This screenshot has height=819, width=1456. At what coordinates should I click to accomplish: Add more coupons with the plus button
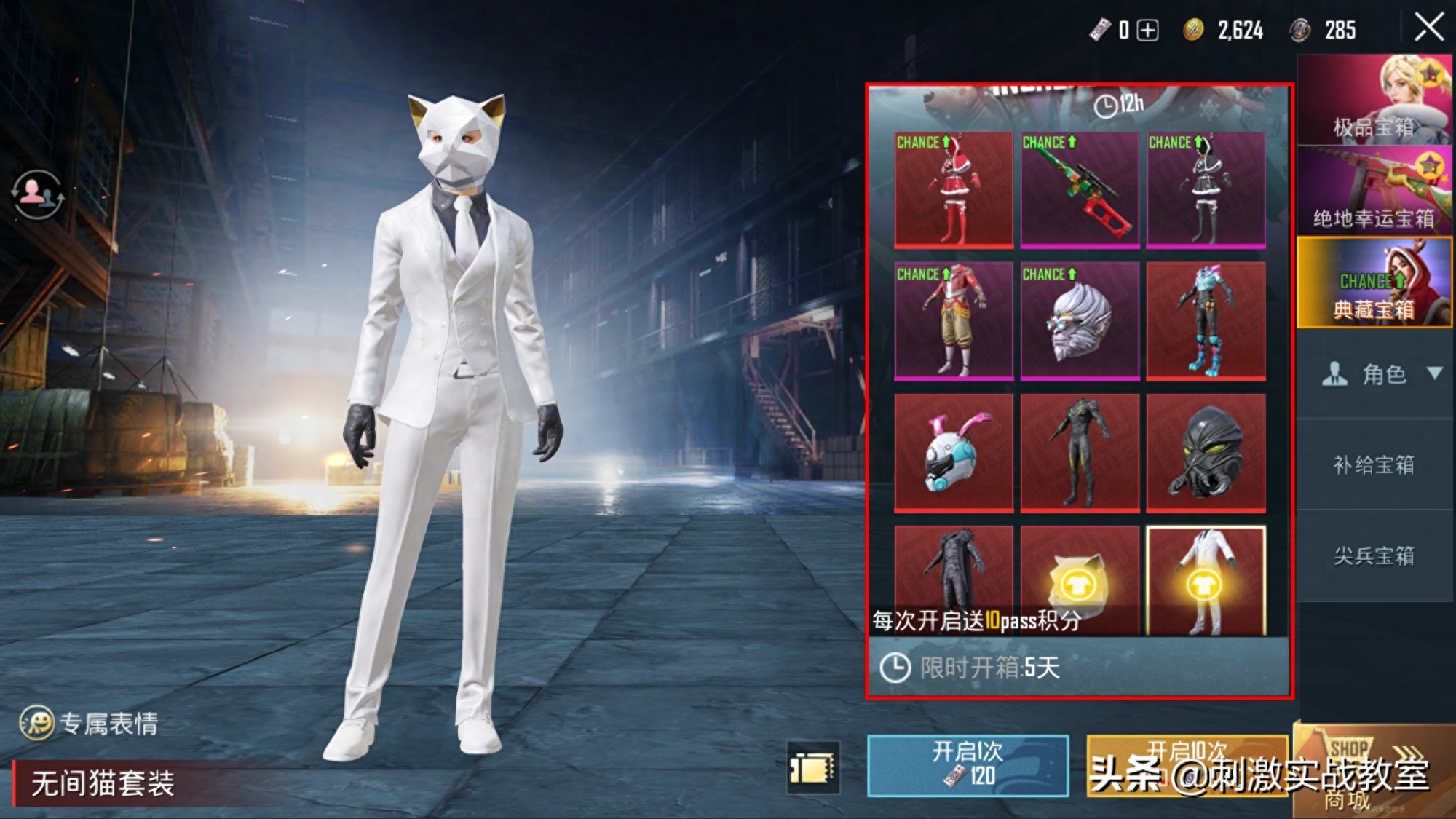point(1148,30)
